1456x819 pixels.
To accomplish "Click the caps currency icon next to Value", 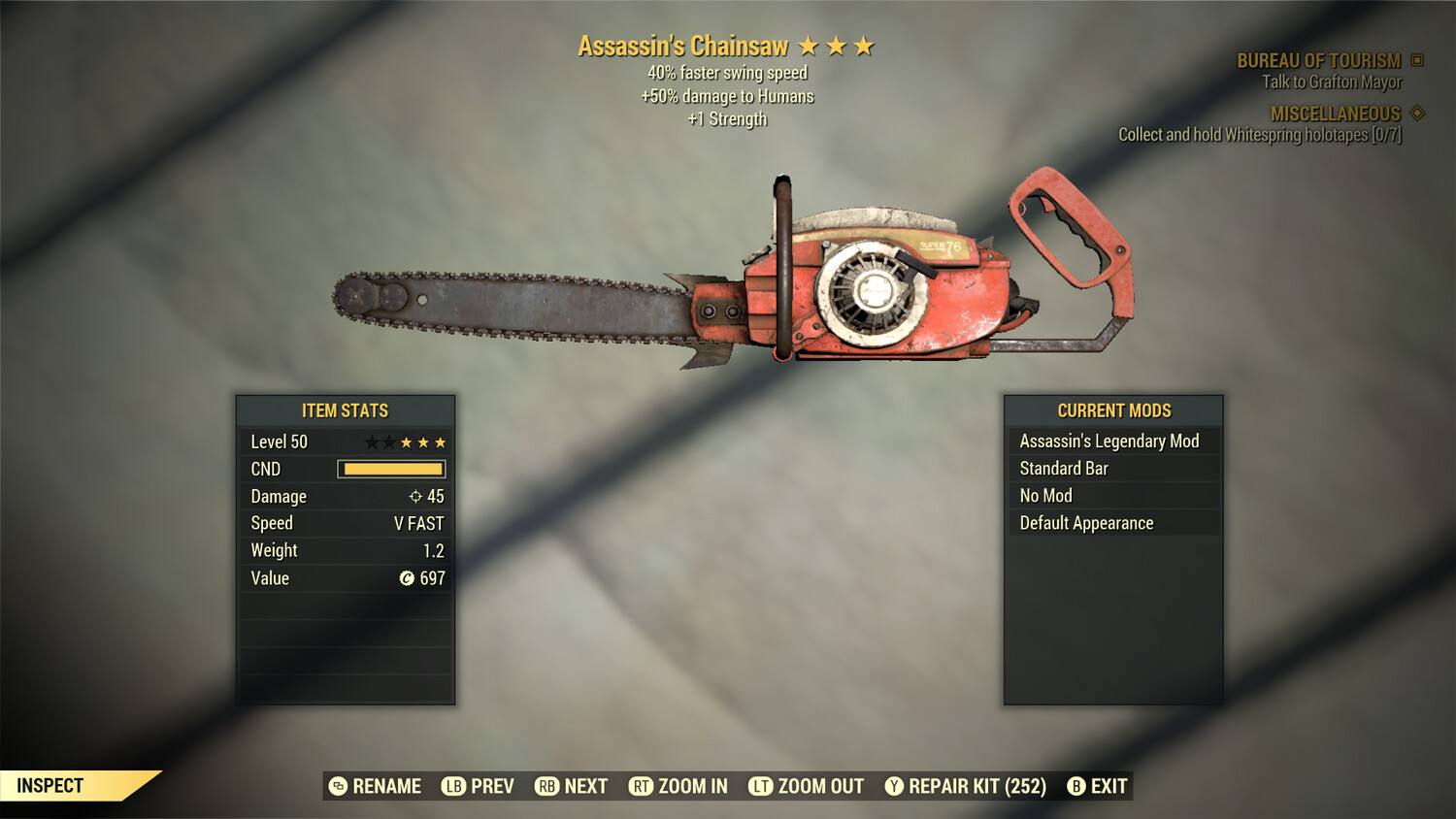I will coord(409,577).
